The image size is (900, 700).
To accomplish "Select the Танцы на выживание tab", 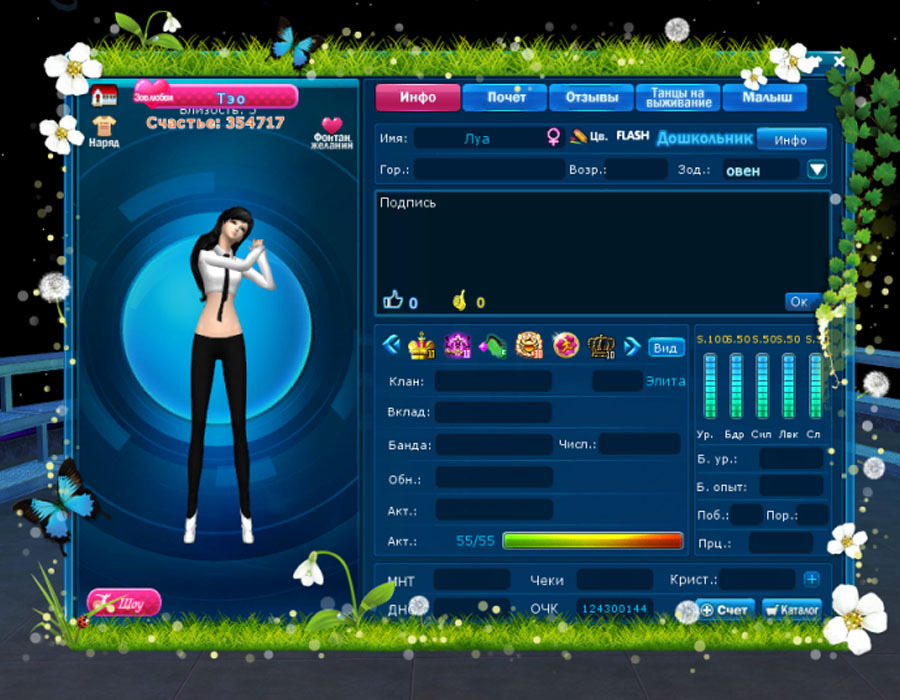I will [678, 97].
